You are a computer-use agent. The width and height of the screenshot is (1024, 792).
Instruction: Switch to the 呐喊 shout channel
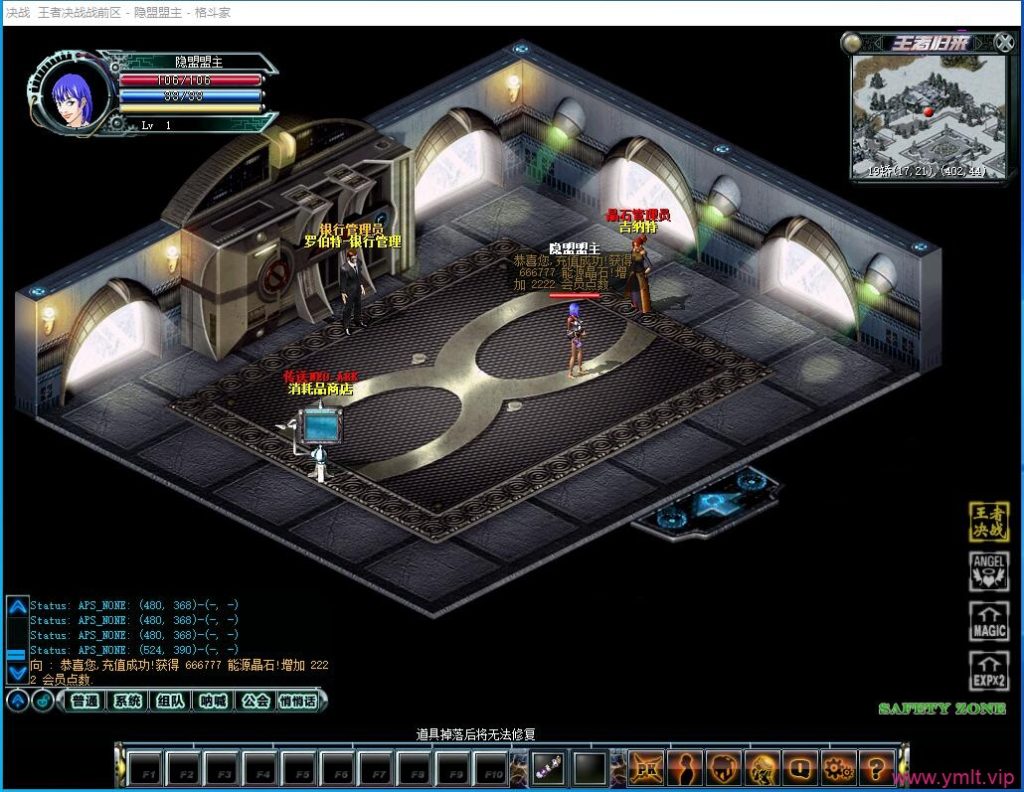213,701
